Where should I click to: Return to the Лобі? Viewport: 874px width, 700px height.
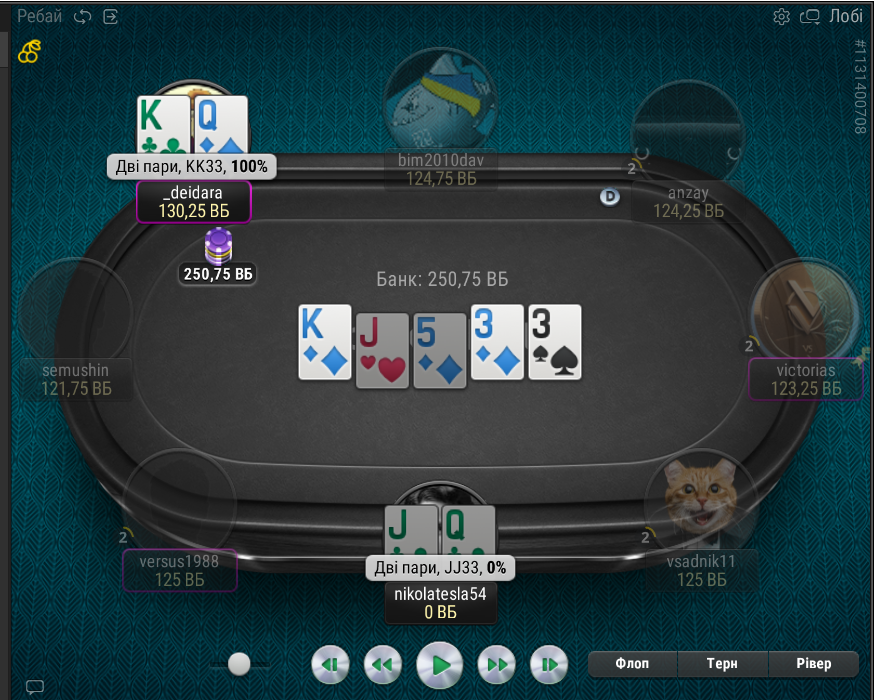(x=845, y=16)
